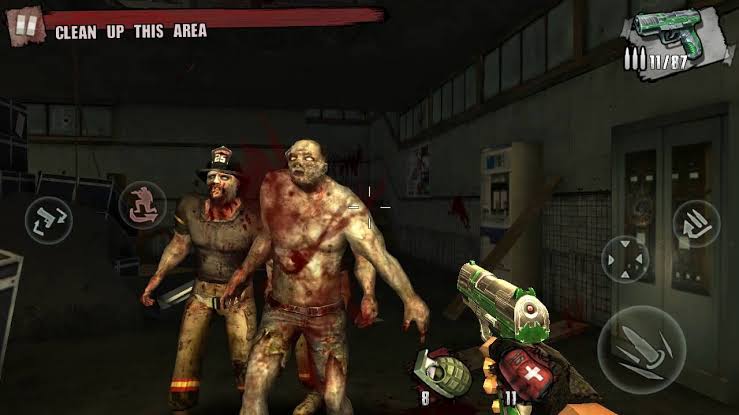Activate the red soldier turn-around button

142,205
